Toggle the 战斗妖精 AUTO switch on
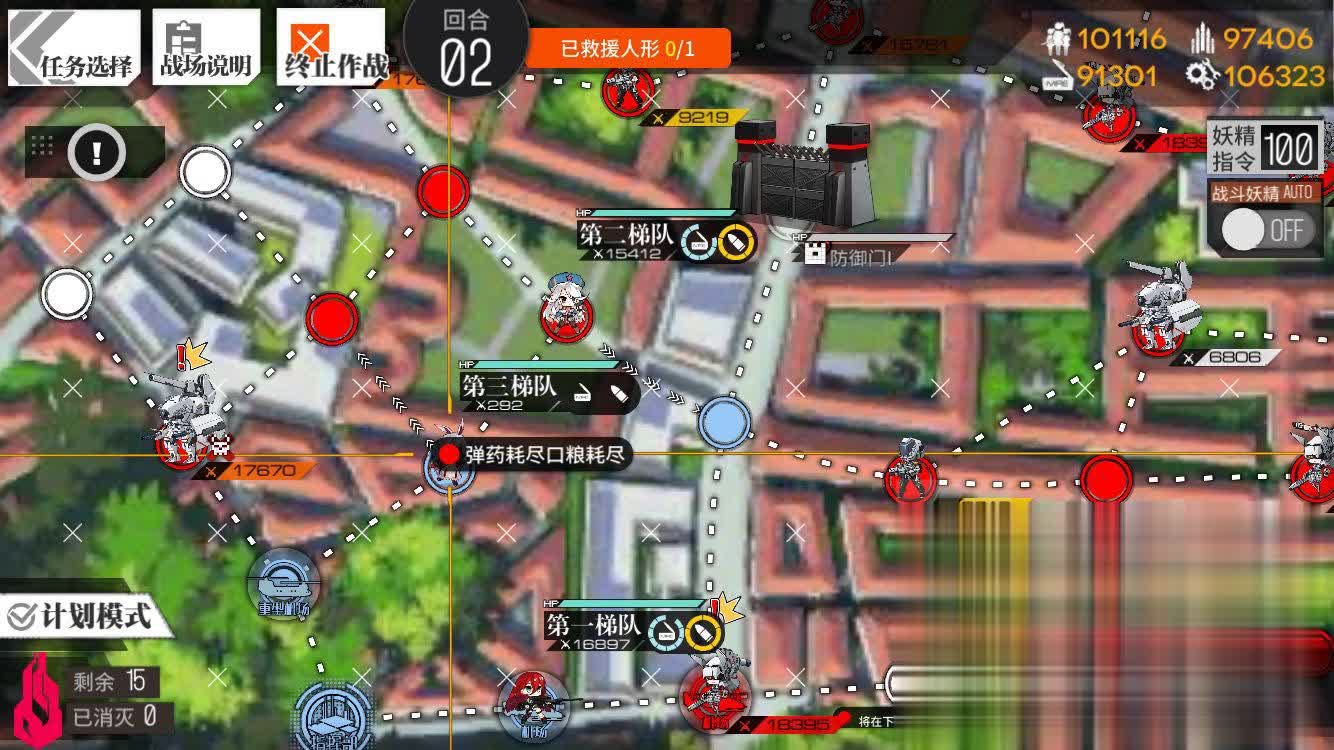1334x750 pixels. (x=1268, y=231)
